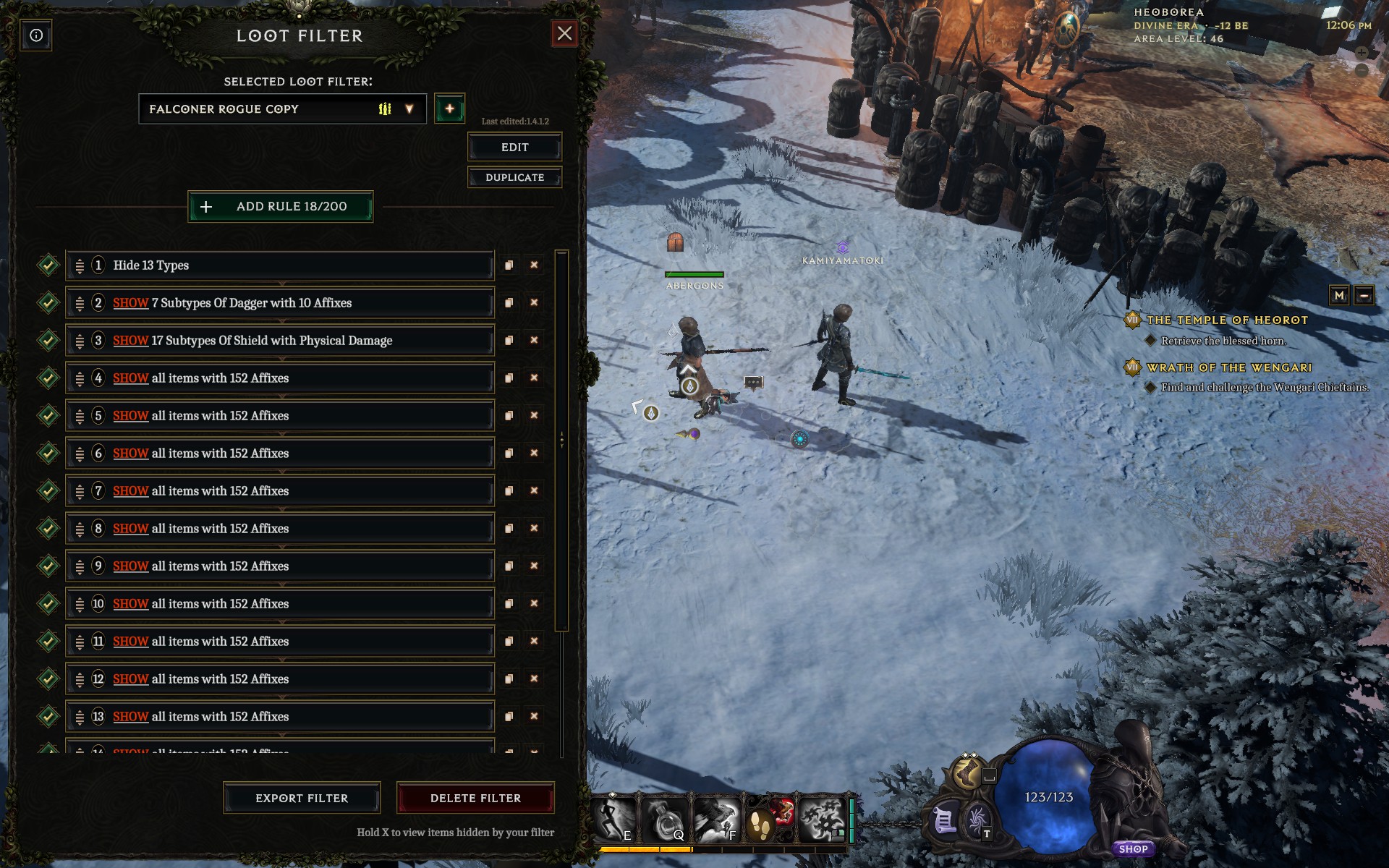Delete rule 2 with its X button
The height and width of the screenshot is (868, 1389).
point(534,303)
